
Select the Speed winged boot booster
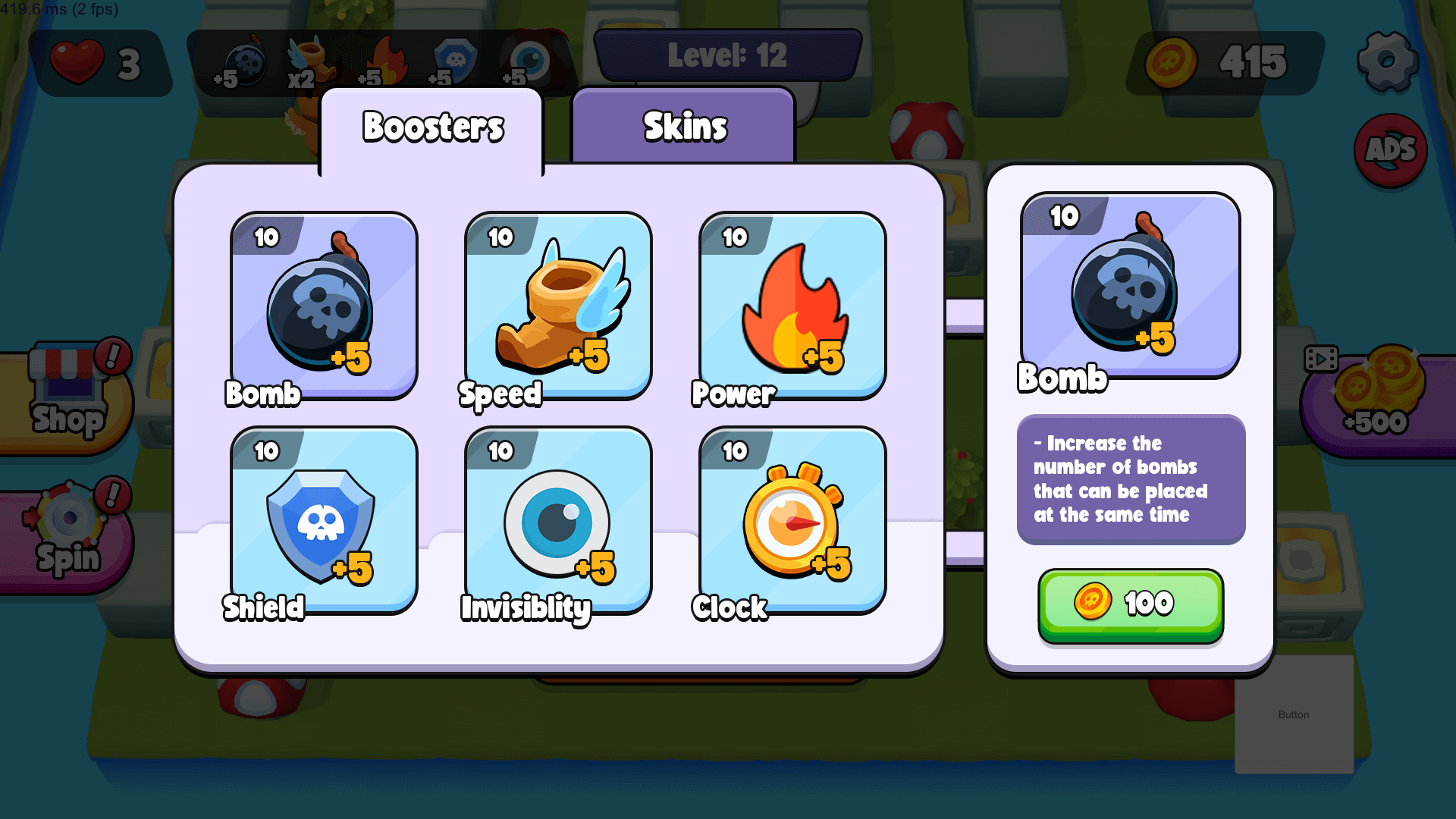click(x=558, y=306)
